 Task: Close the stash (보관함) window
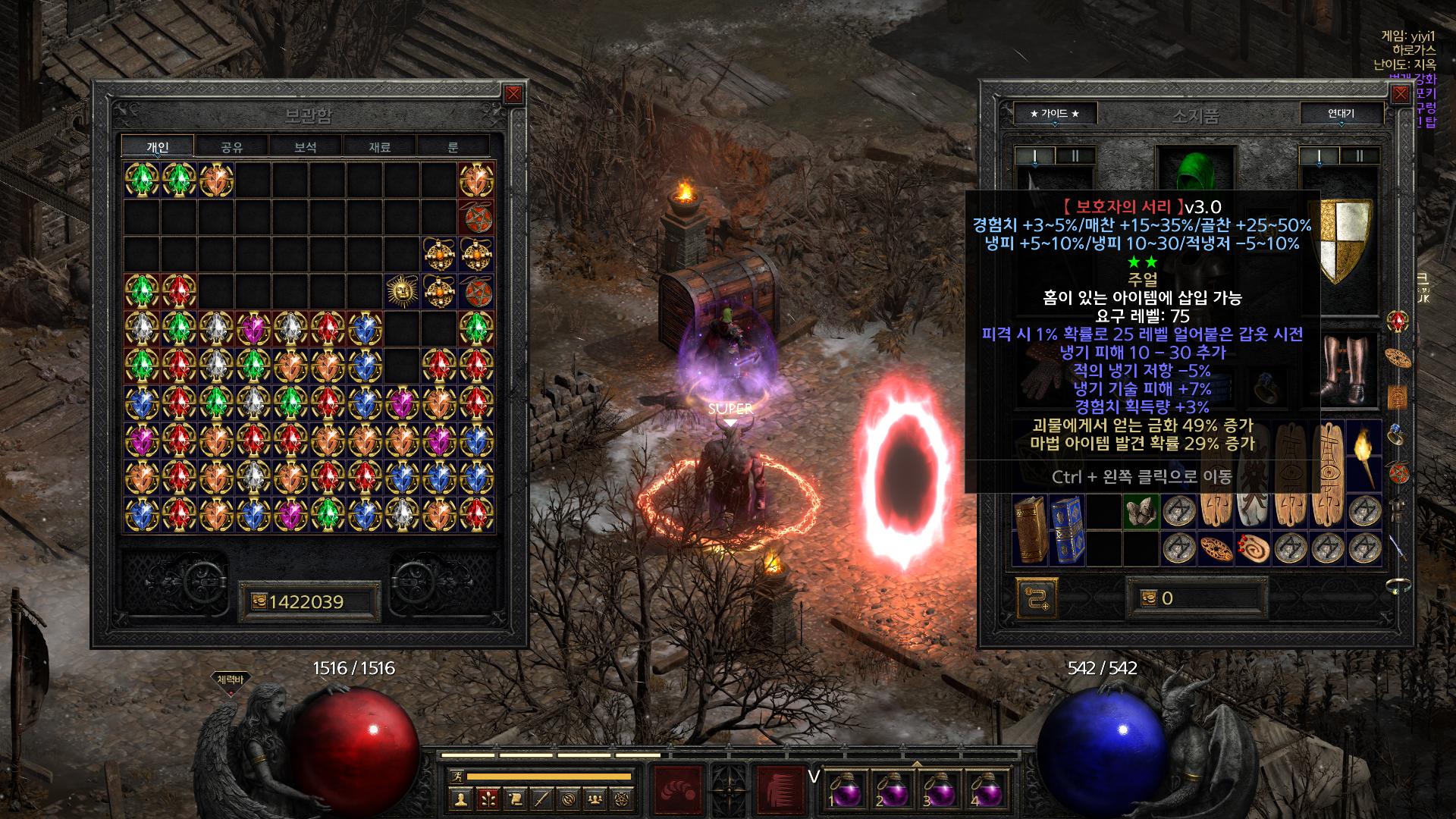pyautogui.click(x=513, y=93)
